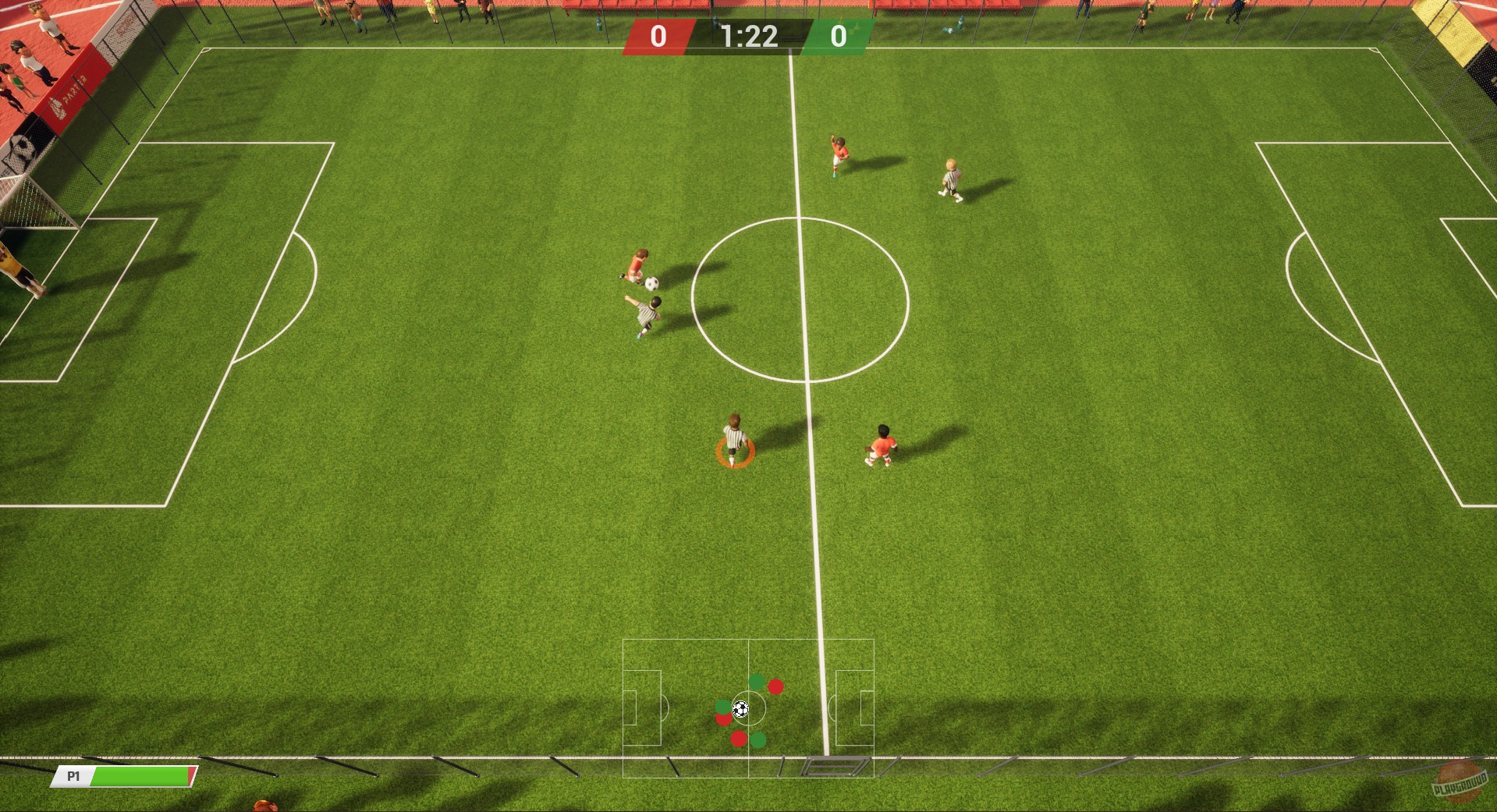1497x812 pixels.
Task: Click the red team score on the scoreboard
Action: click(658, 35)
